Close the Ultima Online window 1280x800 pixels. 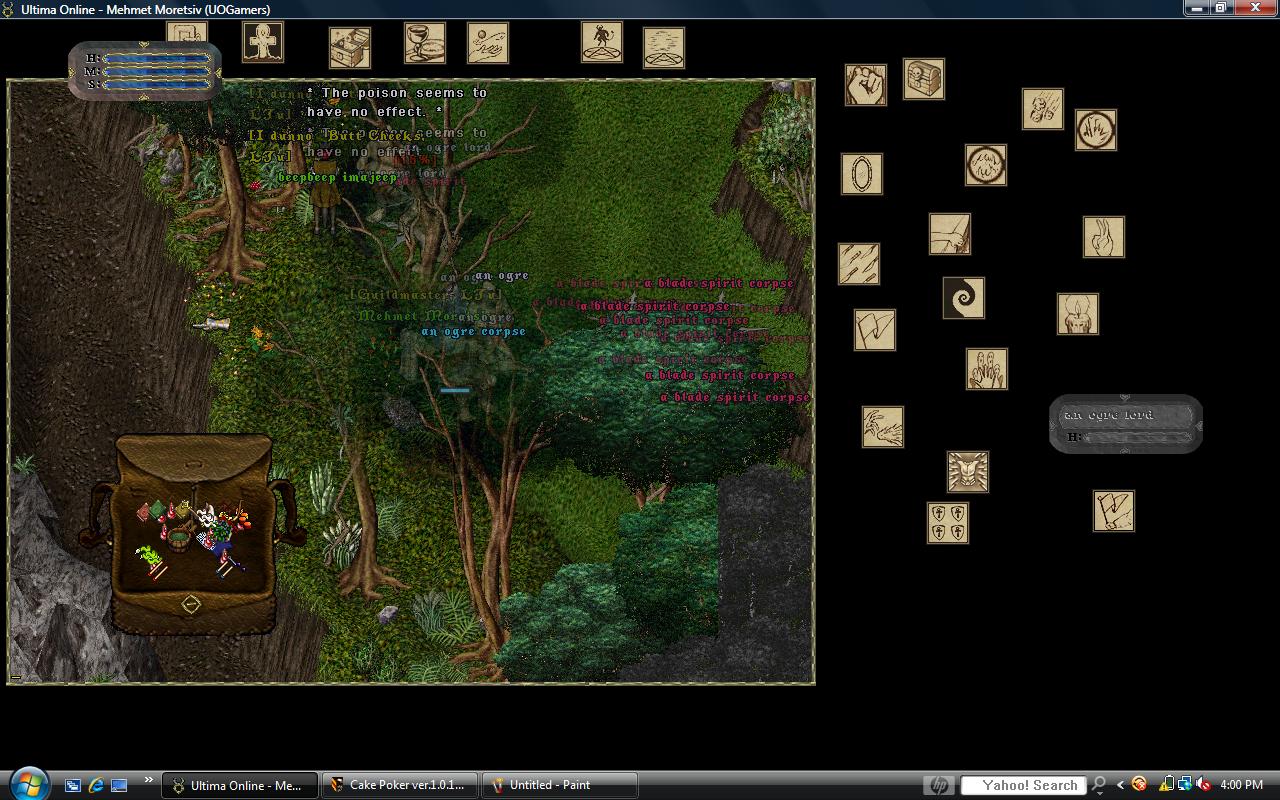click(x=1256, y=8)
